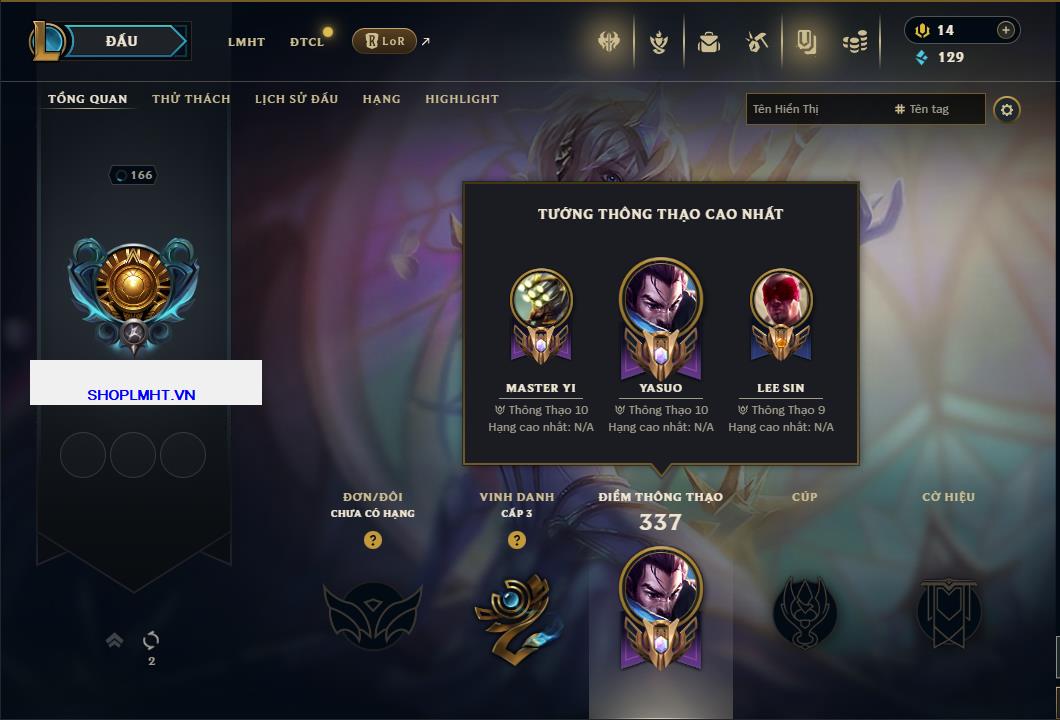
Task: Open the coin stack store icon
Action: (x=854, y=42)
